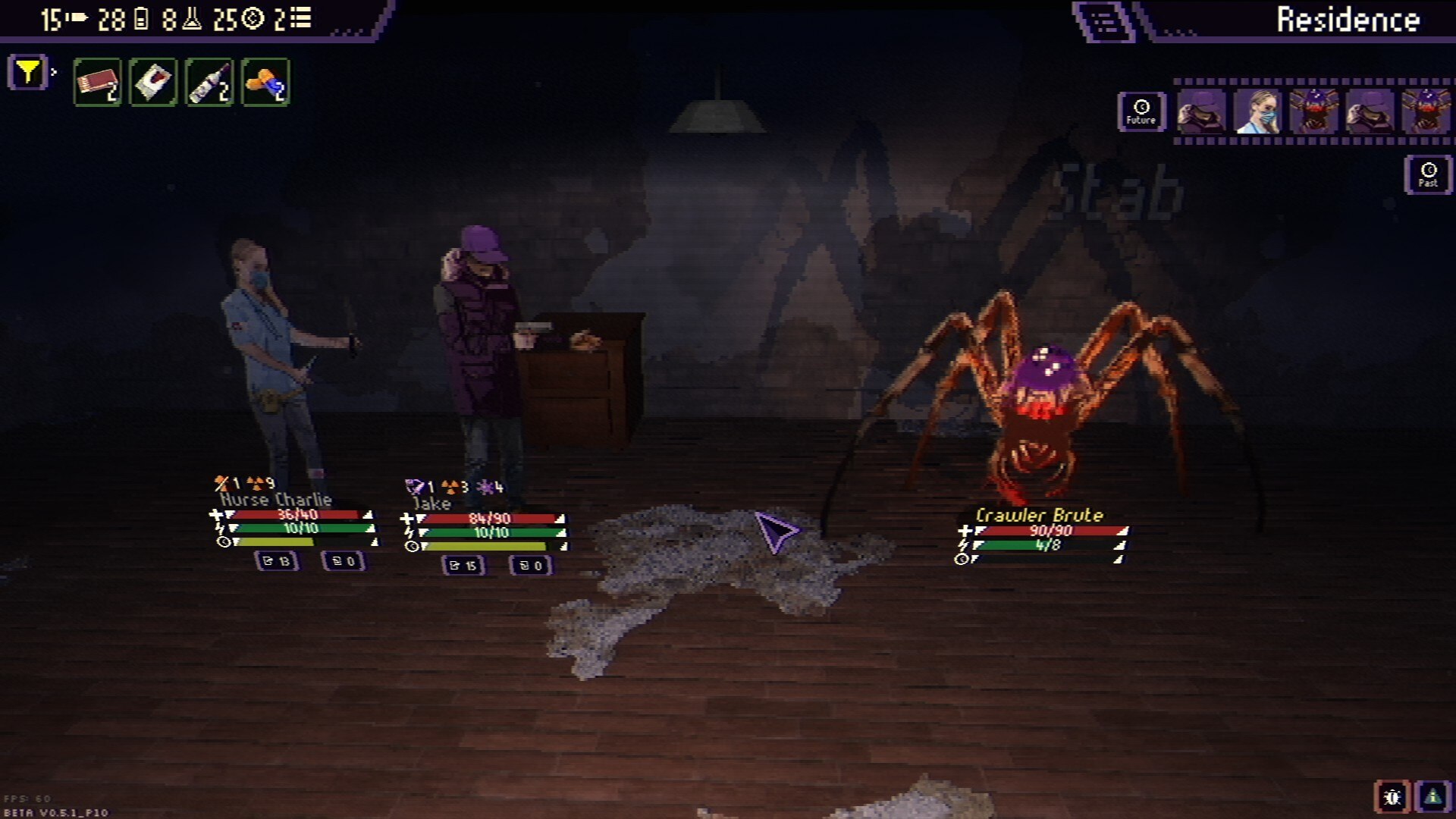The height and width of the screenshot is (819, 1456).
Task: Open Nurse Charlie's draw pile of 13
Action: tap(276, 561)
